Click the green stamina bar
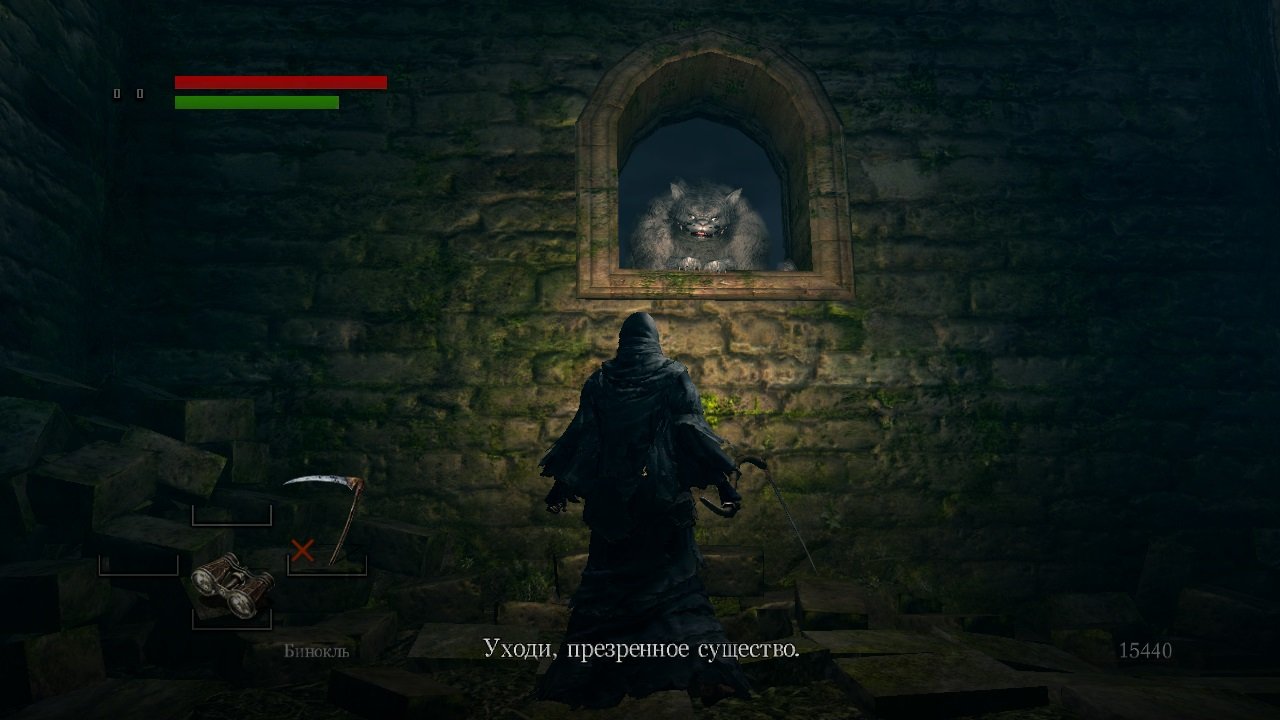 click(258, 102)
